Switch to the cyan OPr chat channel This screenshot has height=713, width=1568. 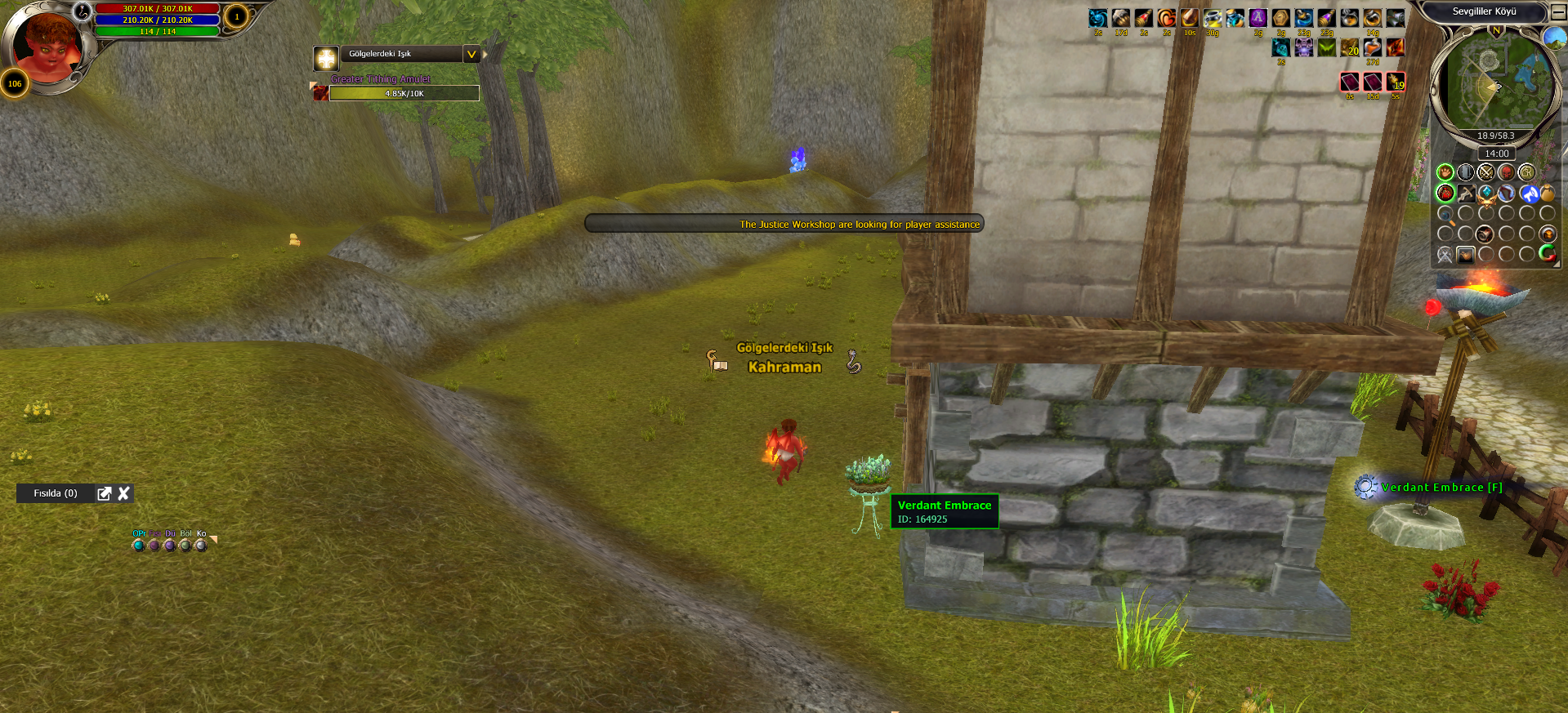point(138,545)
